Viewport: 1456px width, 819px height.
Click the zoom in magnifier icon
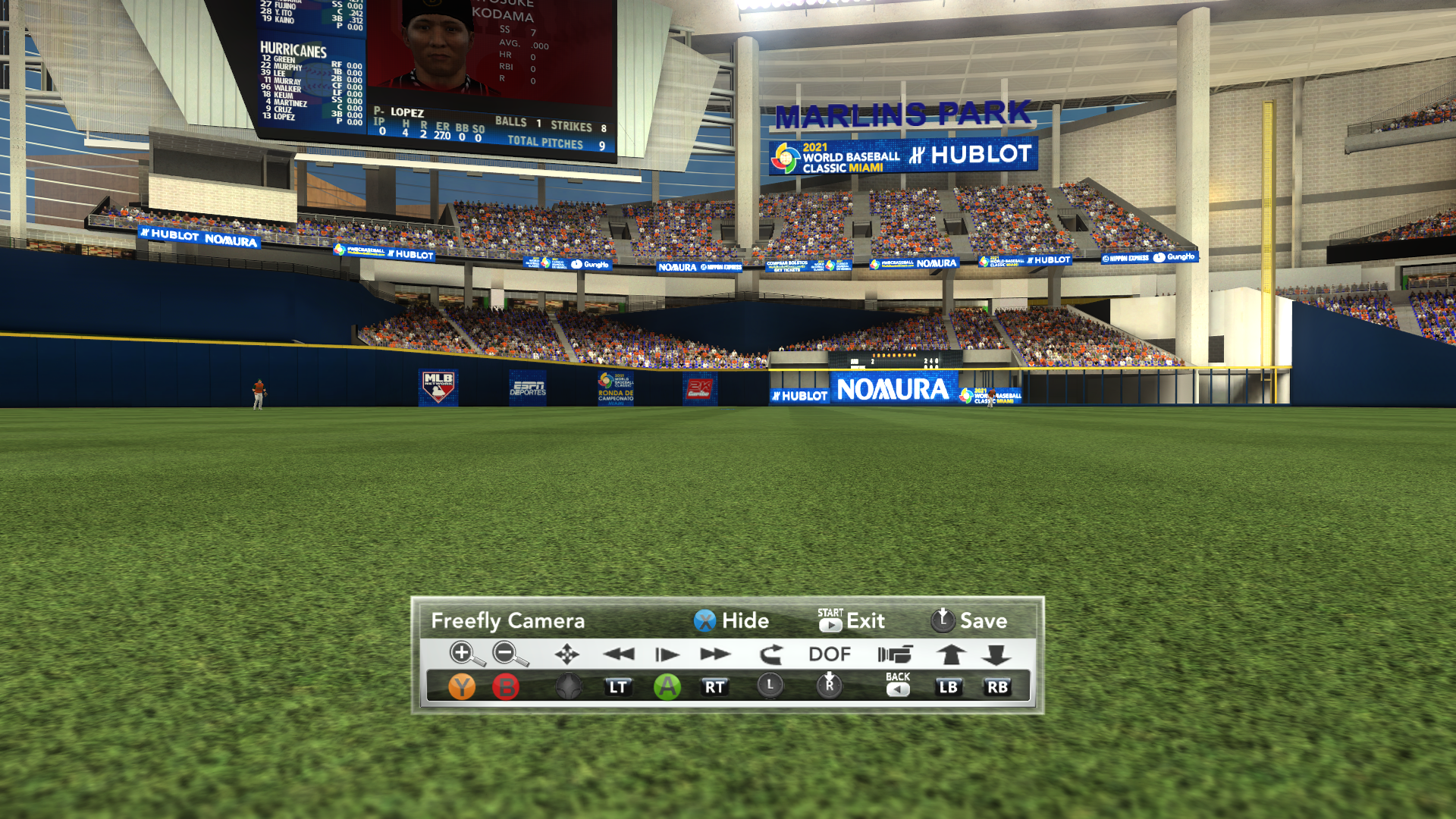[x=464, y=654]
